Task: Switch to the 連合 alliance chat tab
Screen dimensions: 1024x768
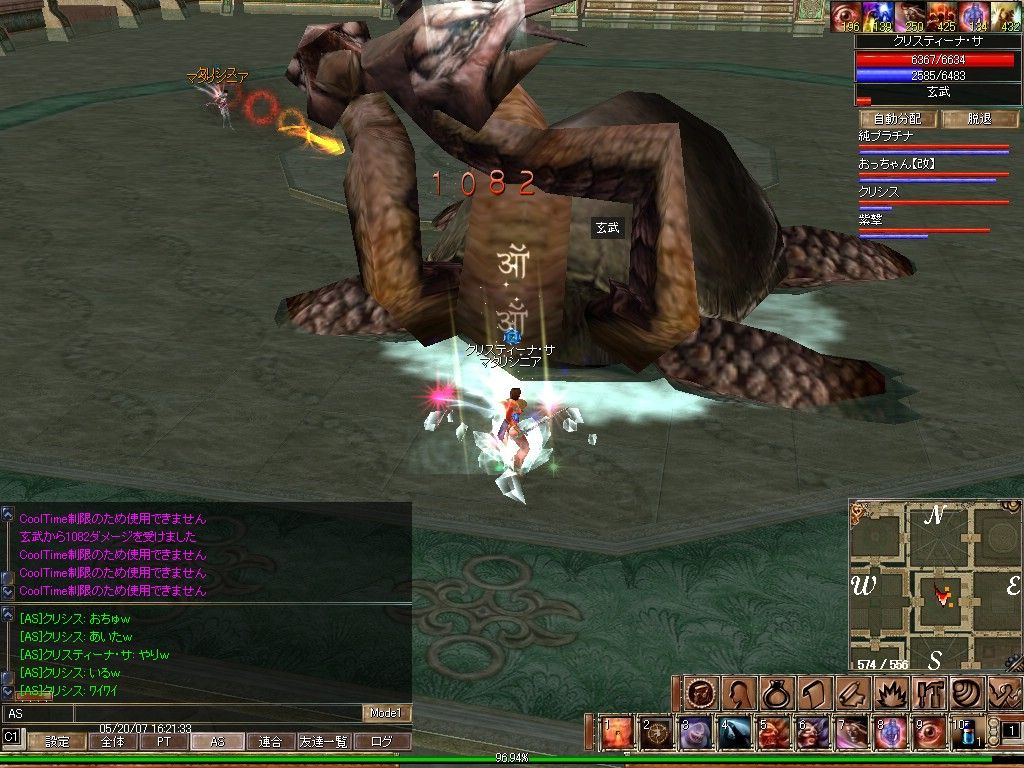Action: tap(270, 742)
